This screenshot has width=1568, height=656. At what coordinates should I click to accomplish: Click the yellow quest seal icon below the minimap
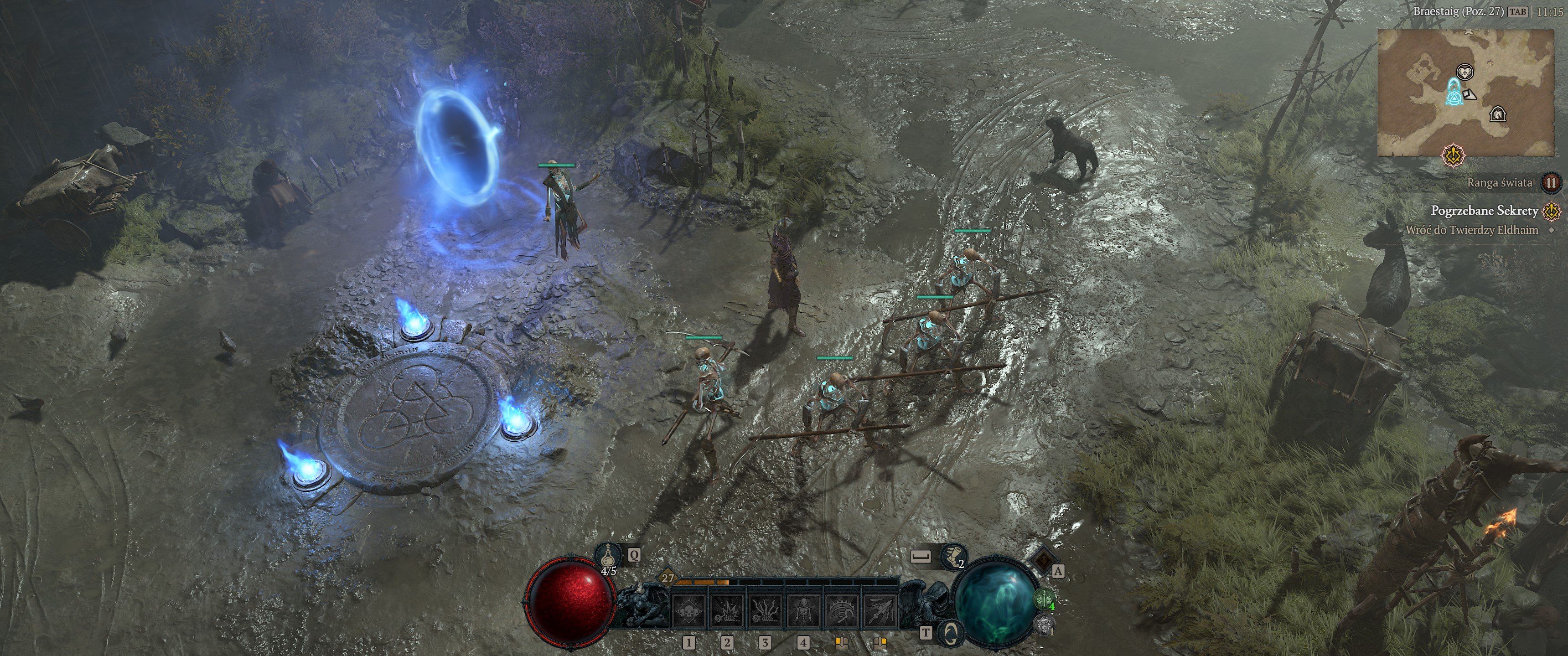1453,153
